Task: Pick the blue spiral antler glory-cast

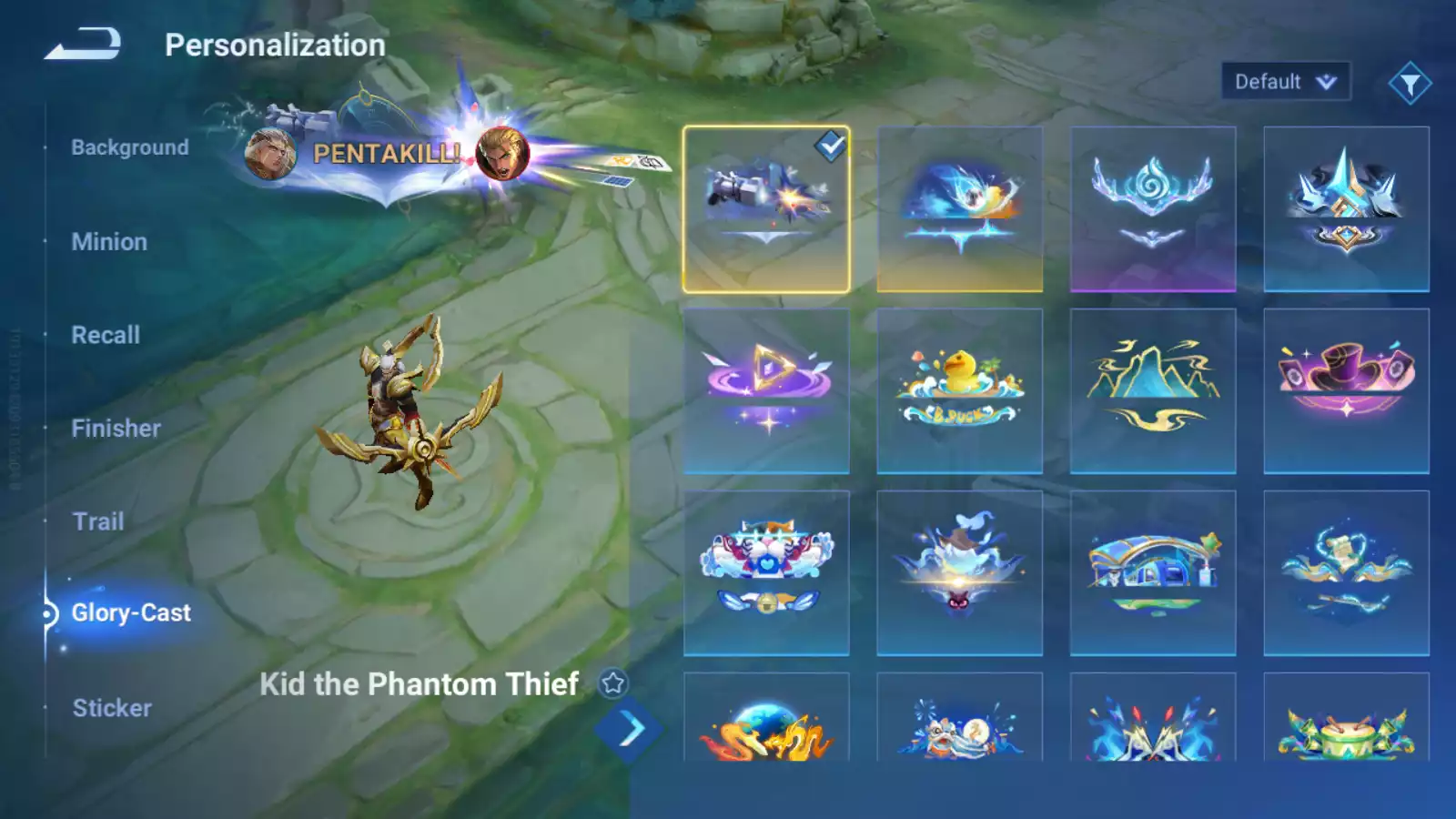Action: coord(1153,209)
